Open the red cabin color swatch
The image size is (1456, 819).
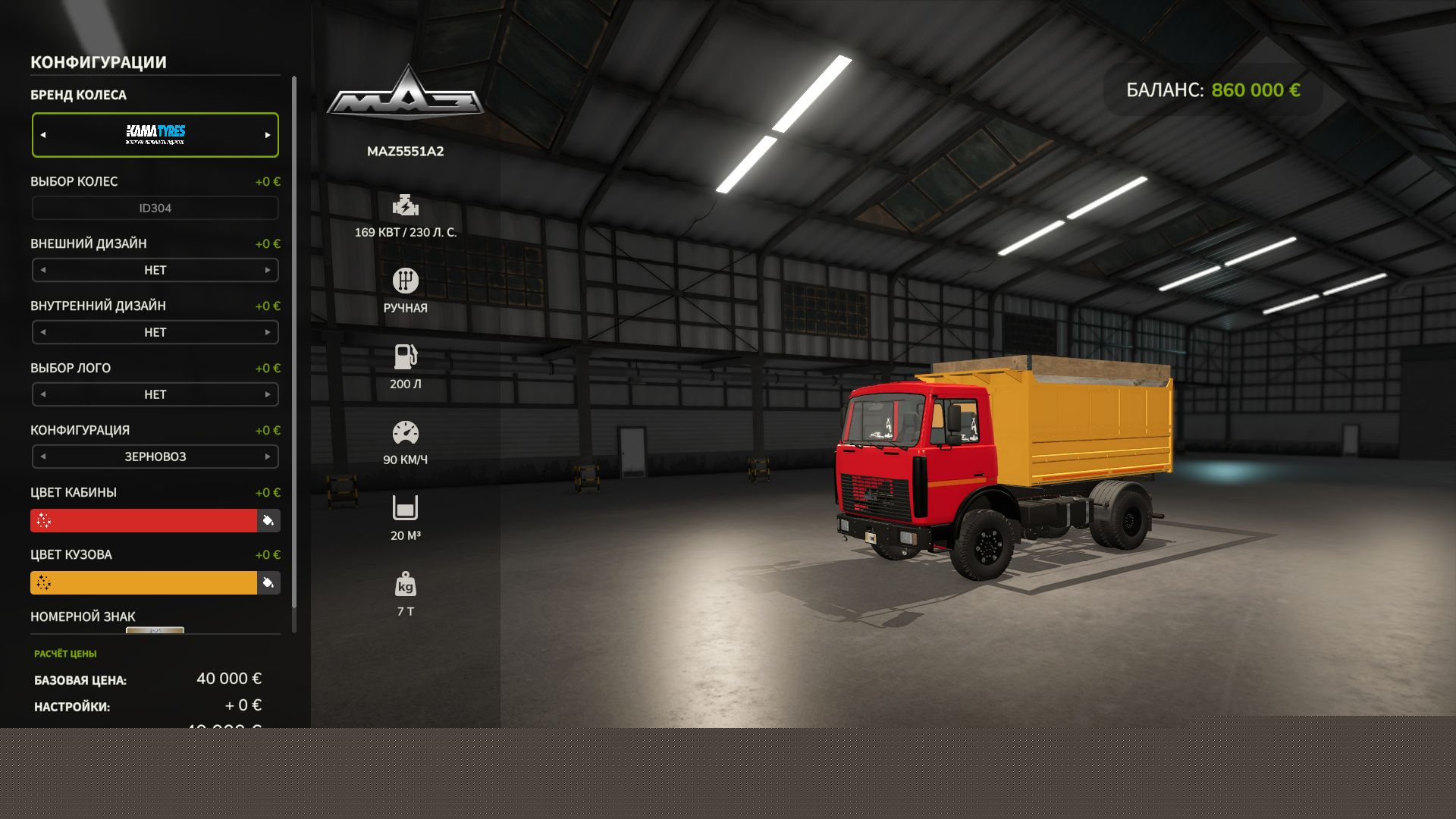tap(144, 521)
